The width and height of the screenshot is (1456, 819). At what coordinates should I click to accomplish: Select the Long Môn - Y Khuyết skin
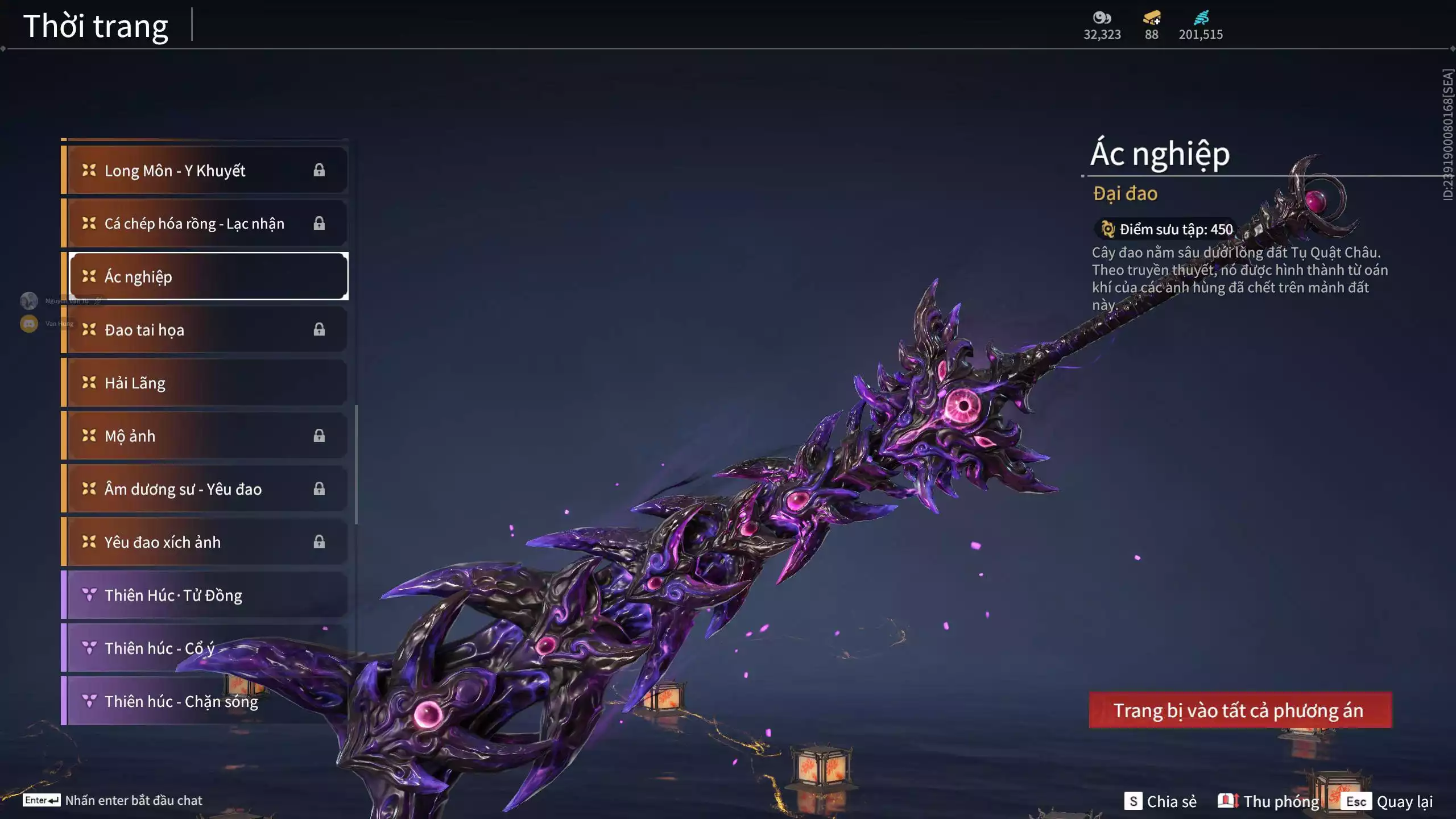pos(205,171)
